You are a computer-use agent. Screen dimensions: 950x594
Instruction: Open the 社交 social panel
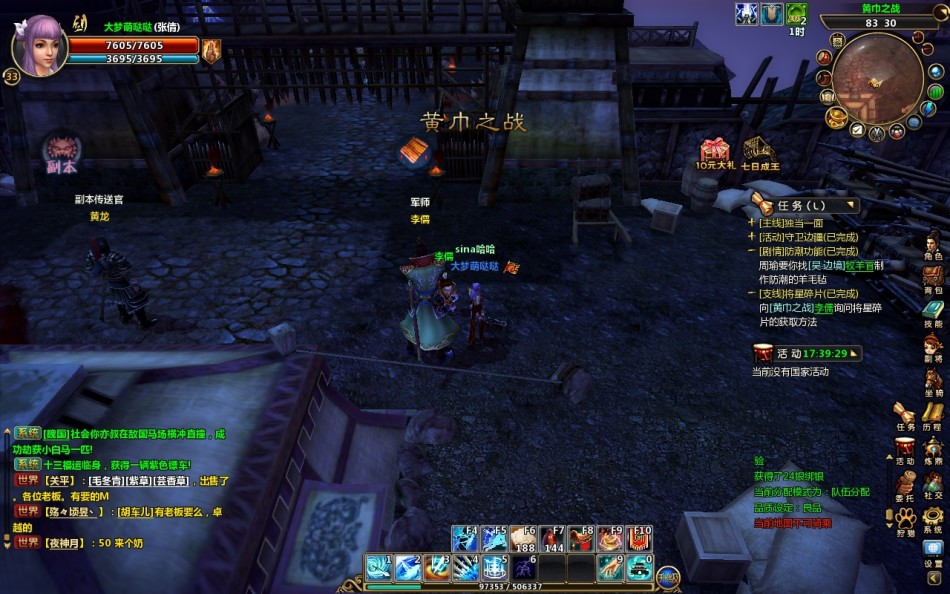coord(932,482)
